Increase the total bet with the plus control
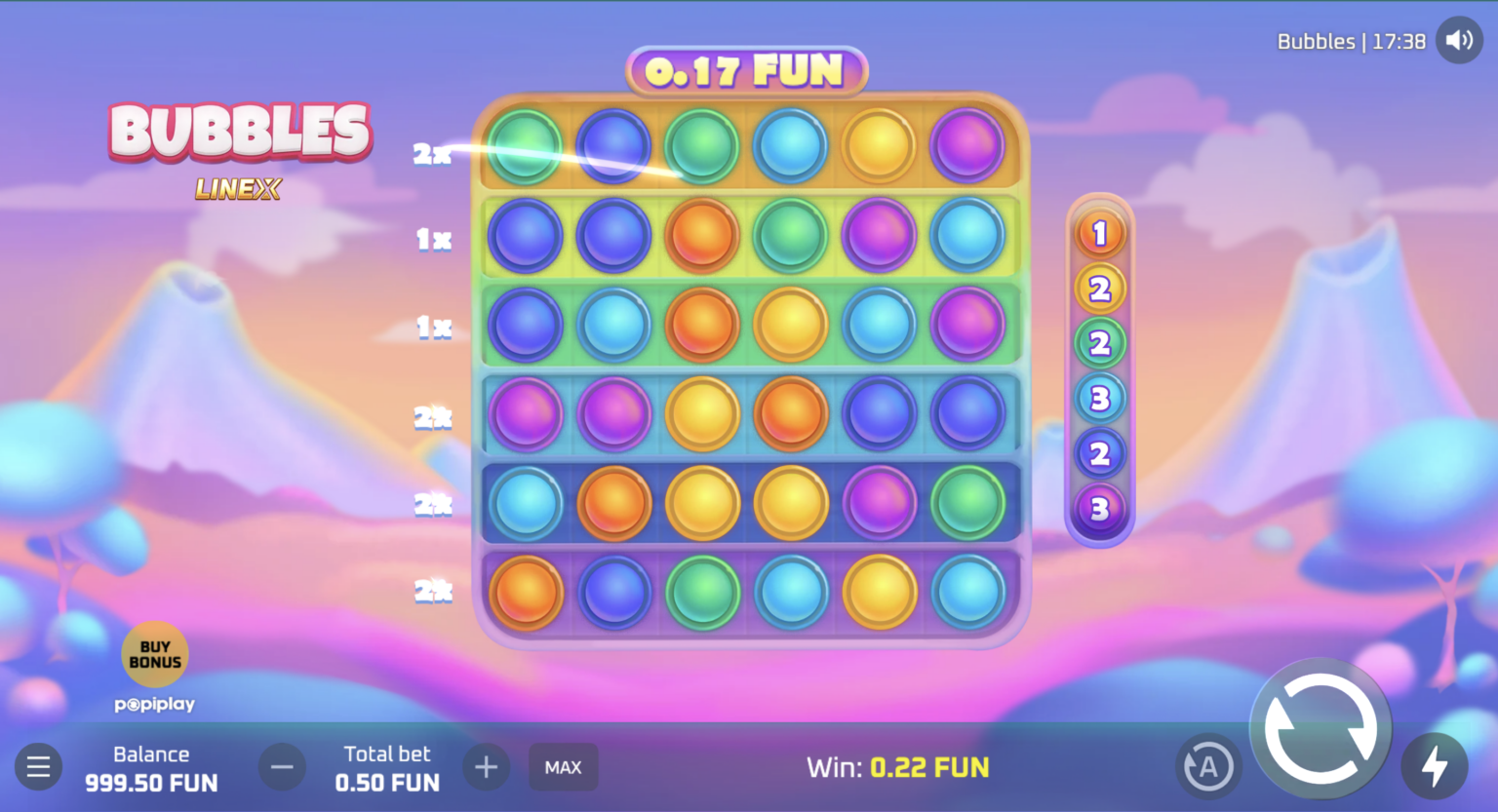The width and height of the screenshot is (1498, 812). (x=486, y=766)
